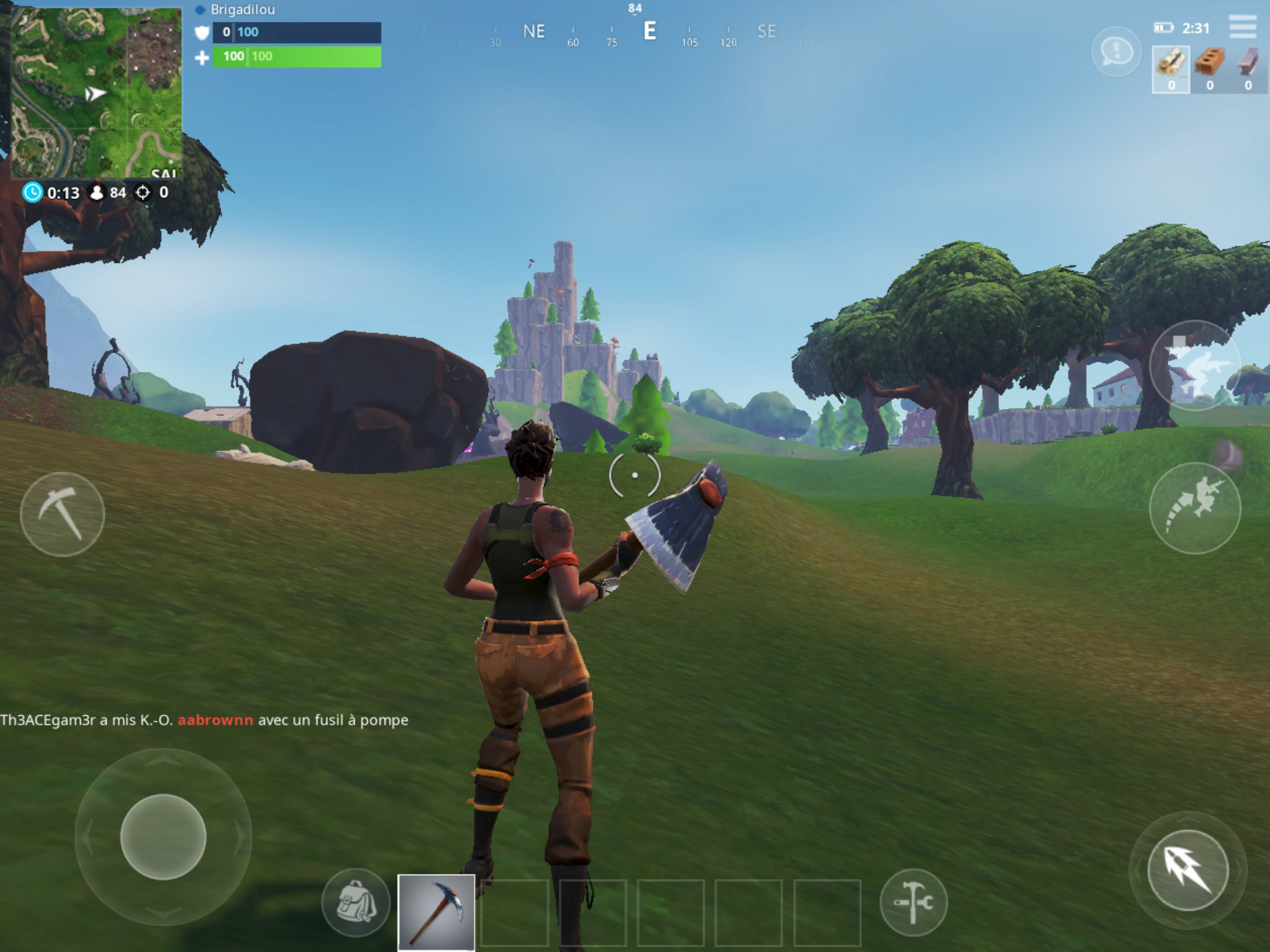Toggle the crouch button
This screenshot has height=952, width=1270.
pyautogui.click(x=1194, y=366)
